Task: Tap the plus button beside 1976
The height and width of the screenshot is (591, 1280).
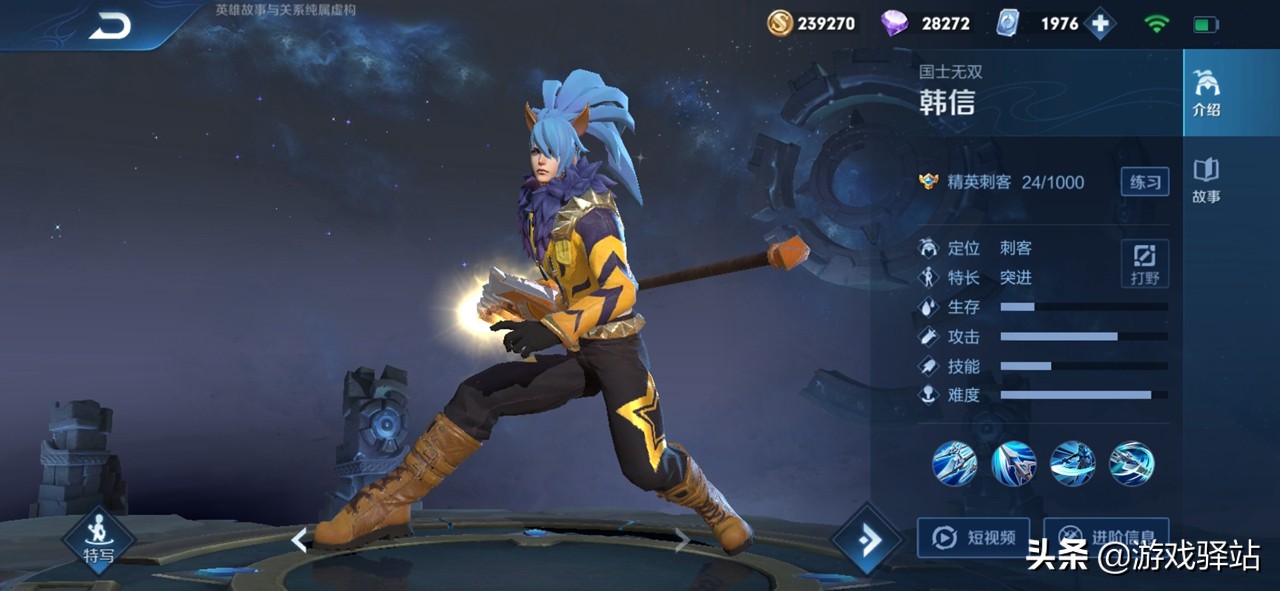Action: 1100,24
